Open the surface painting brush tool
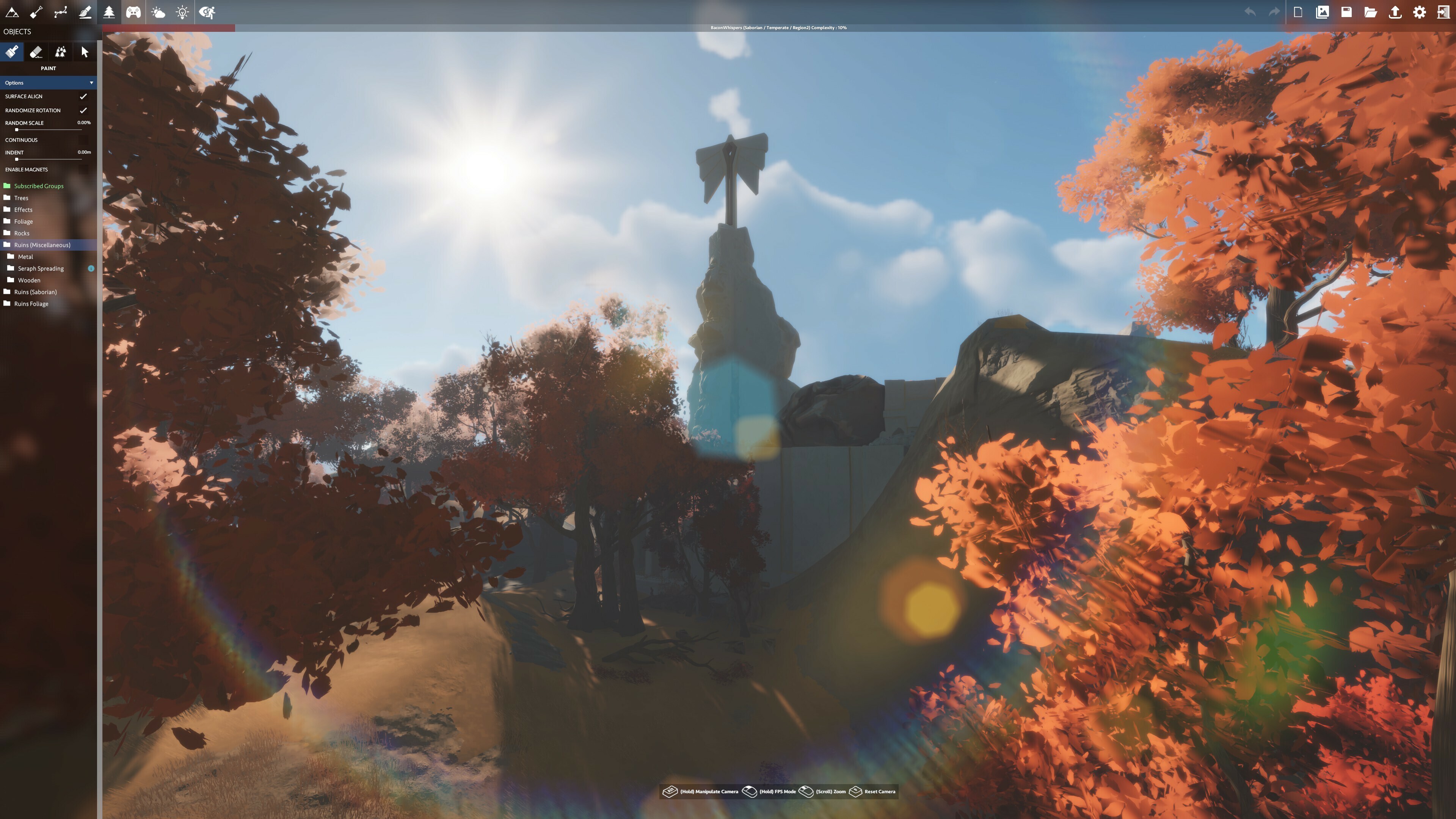The image size is (1456, 819). (85, 11)
